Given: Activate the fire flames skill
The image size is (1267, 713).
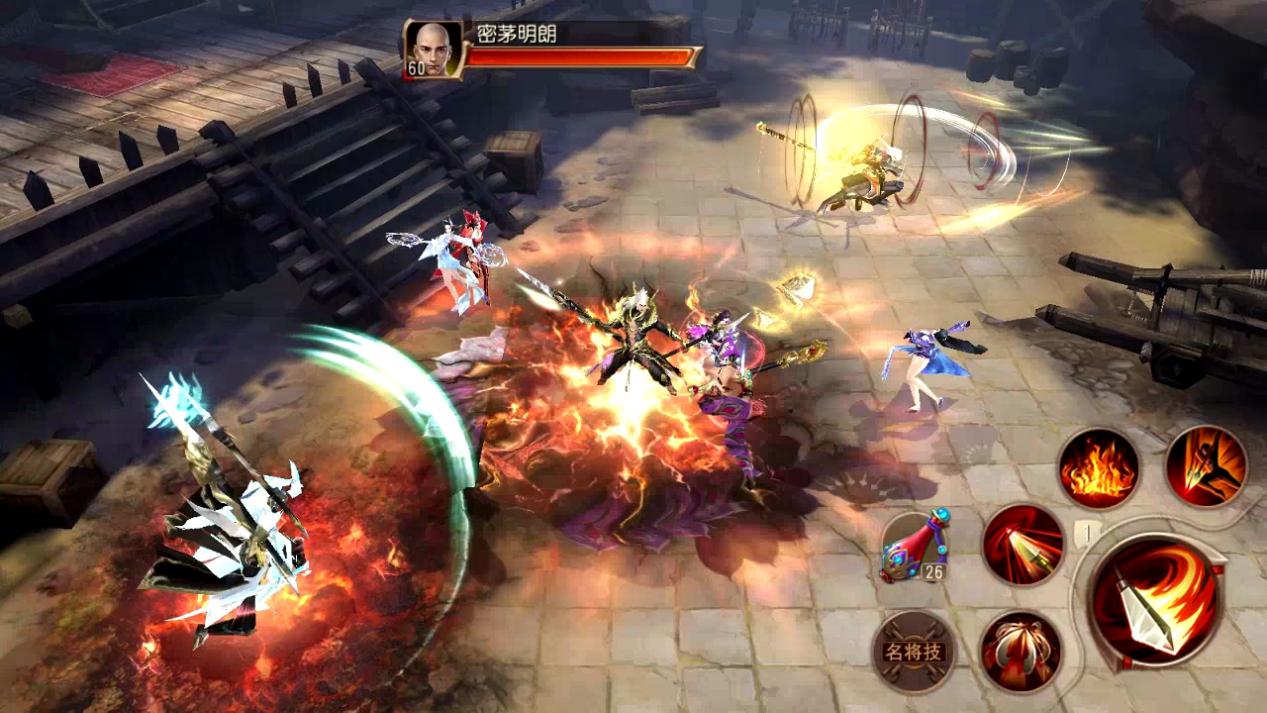Looking at the screenshot, I should [x=1099, y=468].
